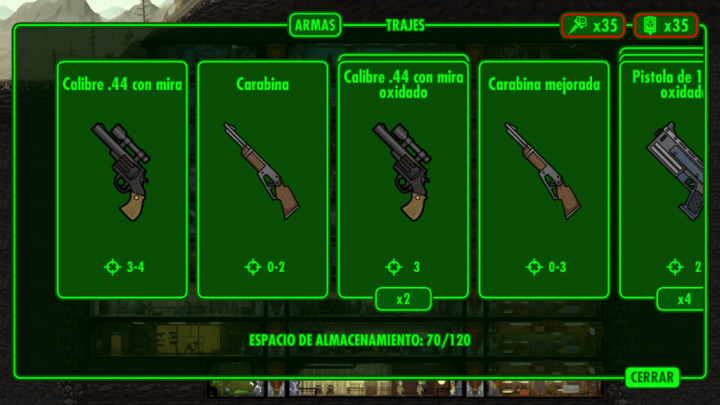Select Calibre .44 con mira oxidado card
This screenshot has width=720, height=405.
coord(404,179)
